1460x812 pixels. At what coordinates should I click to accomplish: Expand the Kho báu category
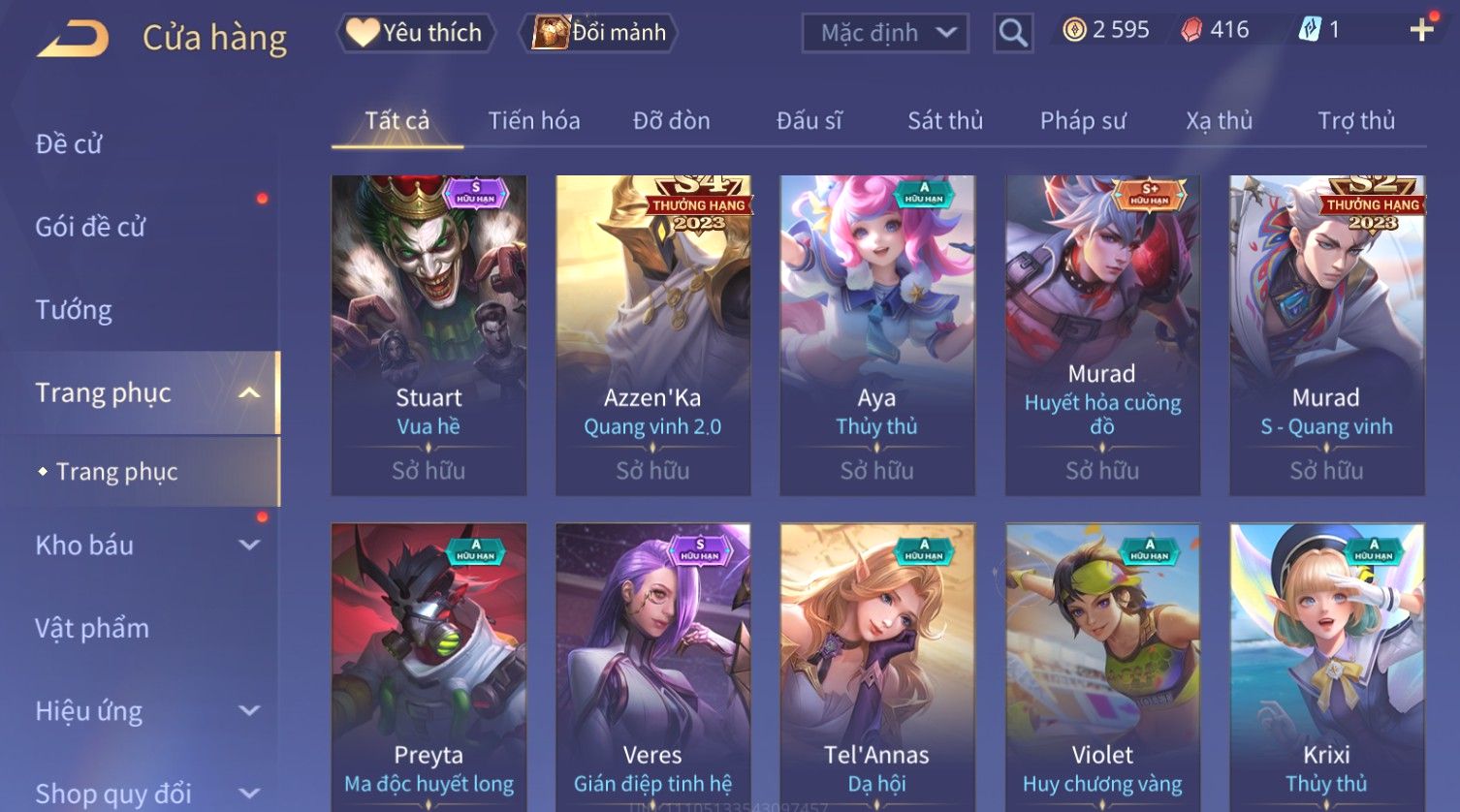pos(145,546)
